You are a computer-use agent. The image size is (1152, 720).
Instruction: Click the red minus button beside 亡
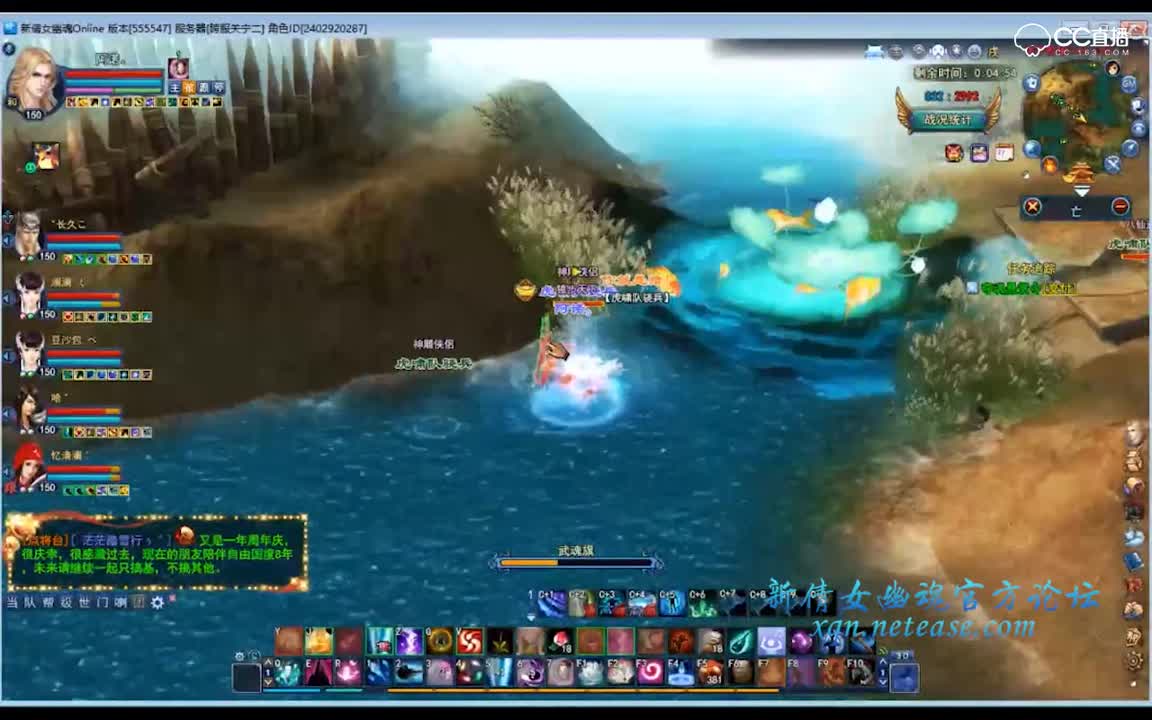[1120, 207]
